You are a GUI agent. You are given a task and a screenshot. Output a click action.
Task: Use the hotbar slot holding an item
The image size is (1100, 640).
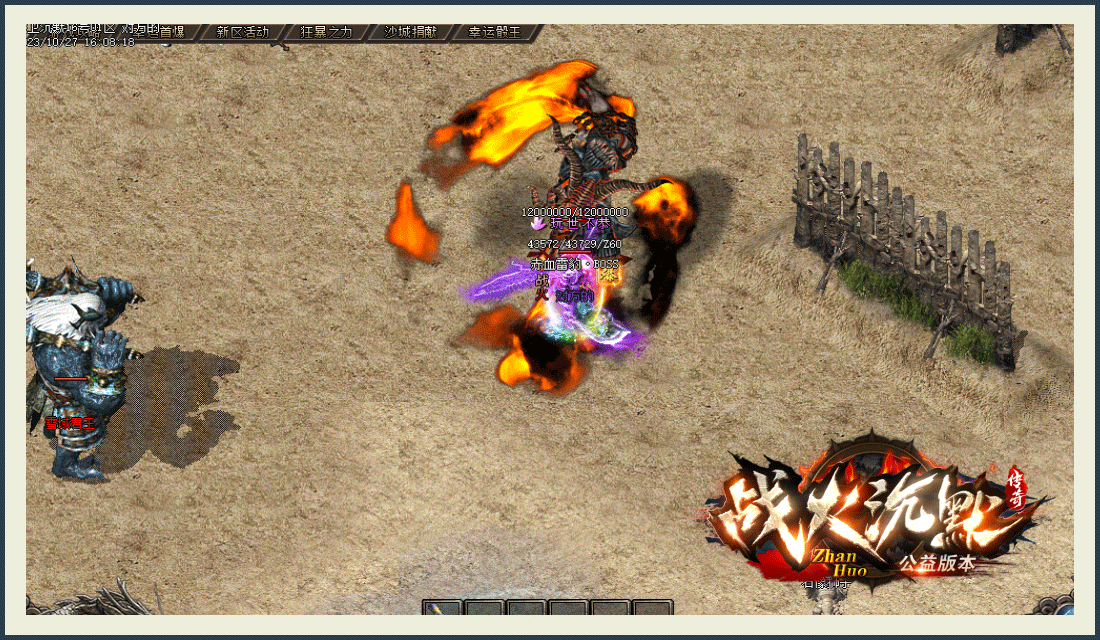coord(442,608)
